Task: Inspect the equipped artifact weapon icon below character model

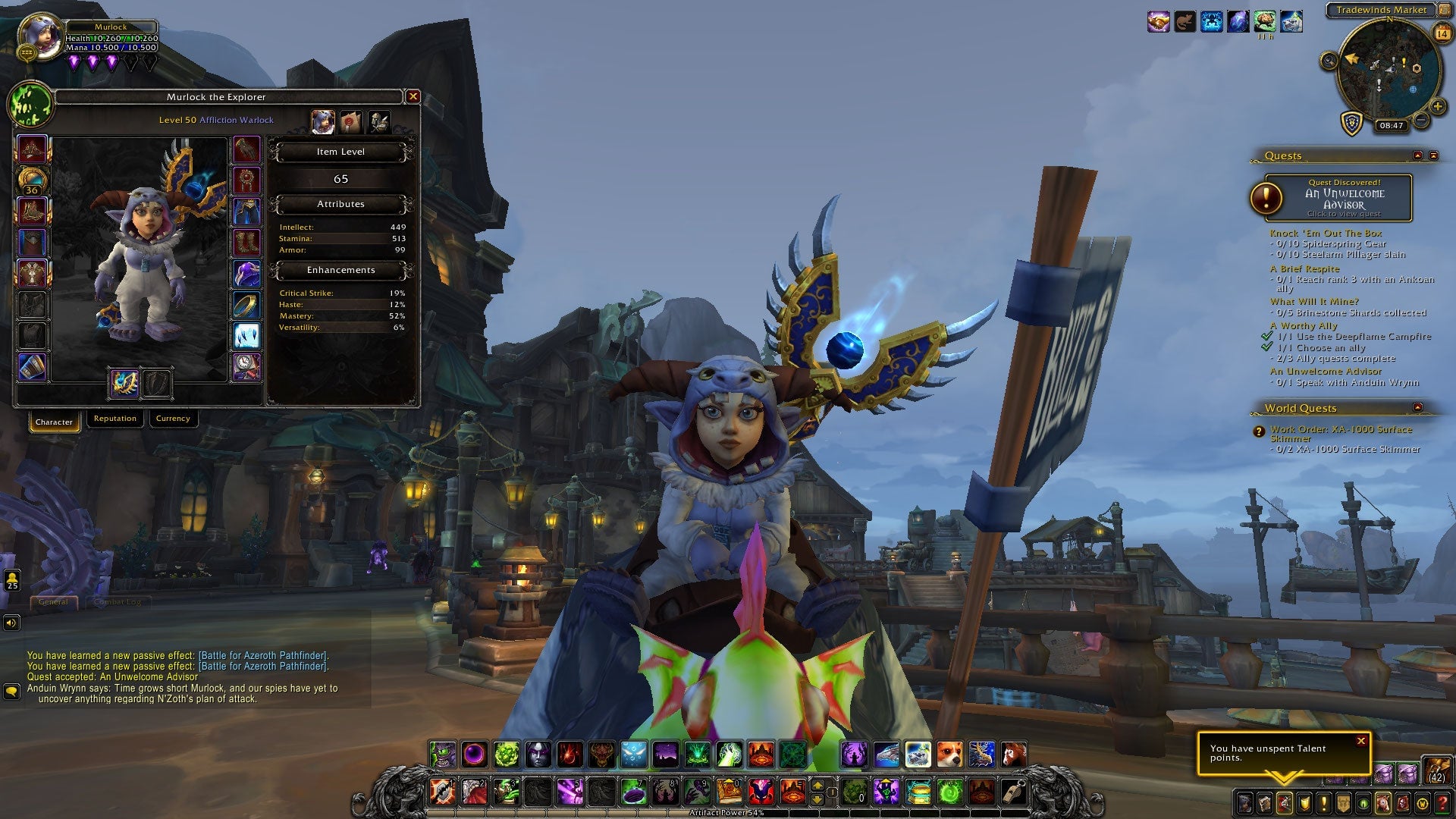Action: [x=125, y=384]
